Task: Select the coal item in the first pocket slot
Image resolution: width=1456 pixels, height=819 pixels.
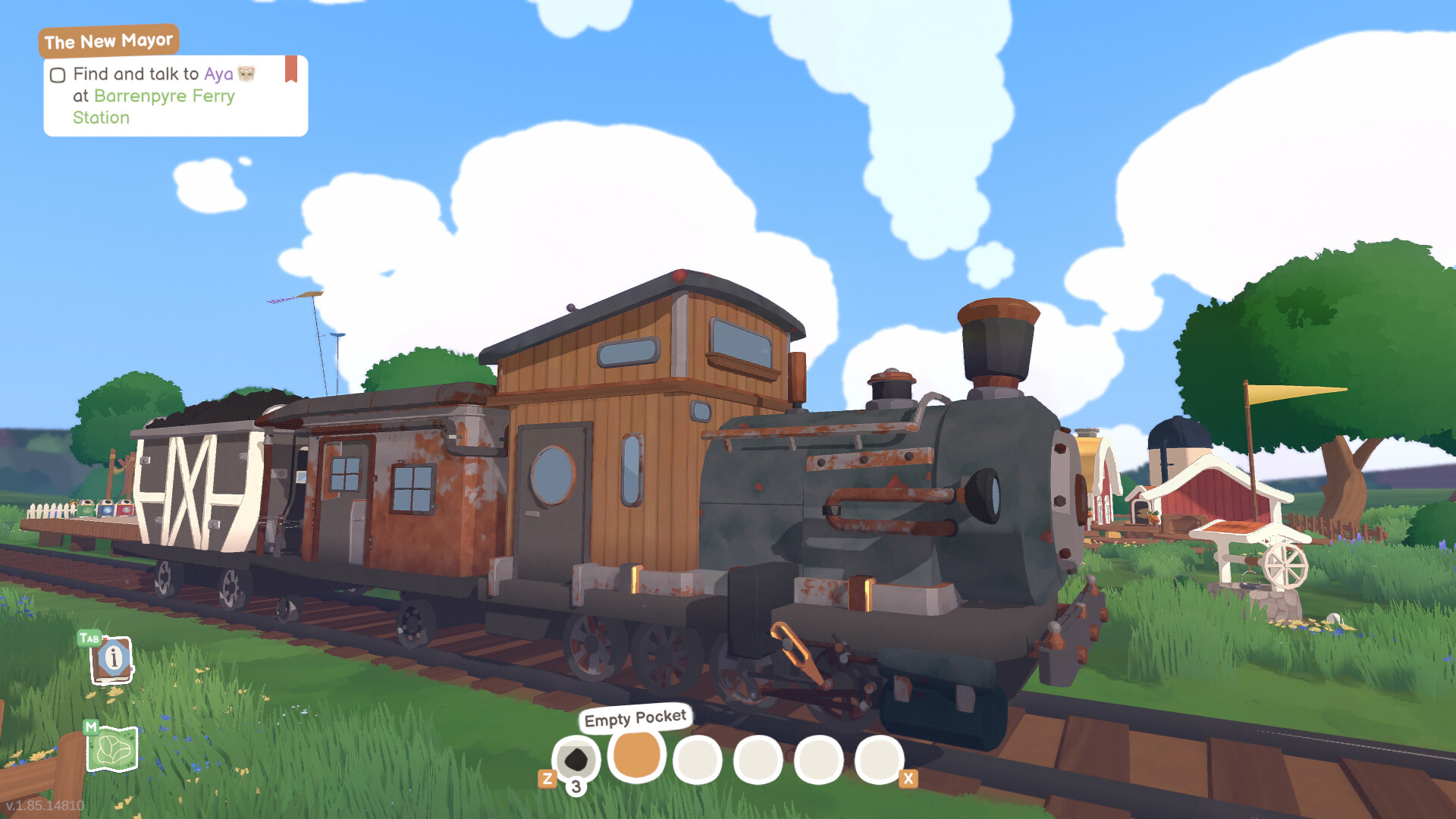Action: click(576, 757)
